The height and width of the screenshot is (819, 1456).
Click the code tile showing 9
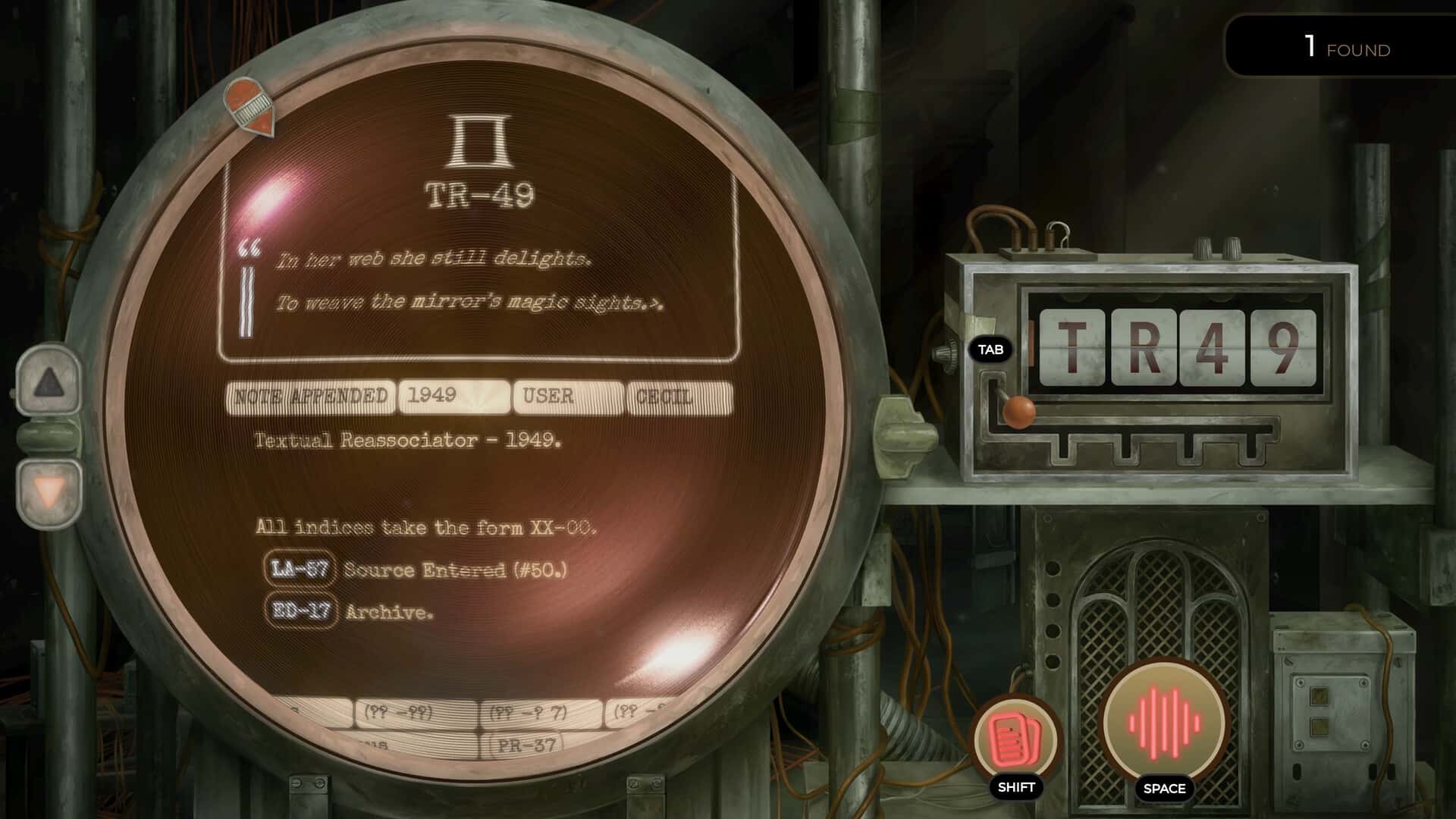(x=1283, y=347)
